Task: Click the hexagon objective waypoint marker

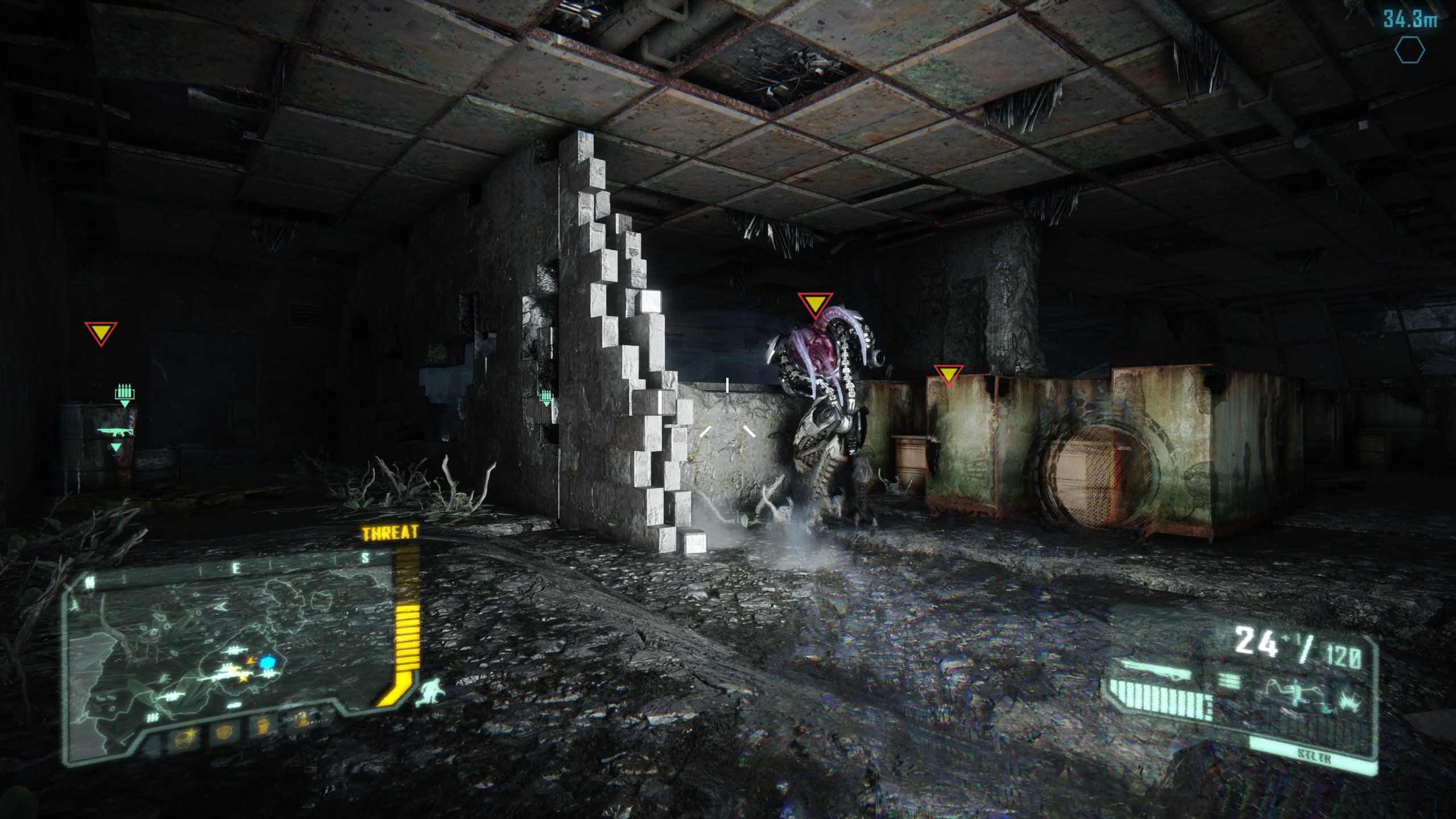Action: (x=1409, y=51)
